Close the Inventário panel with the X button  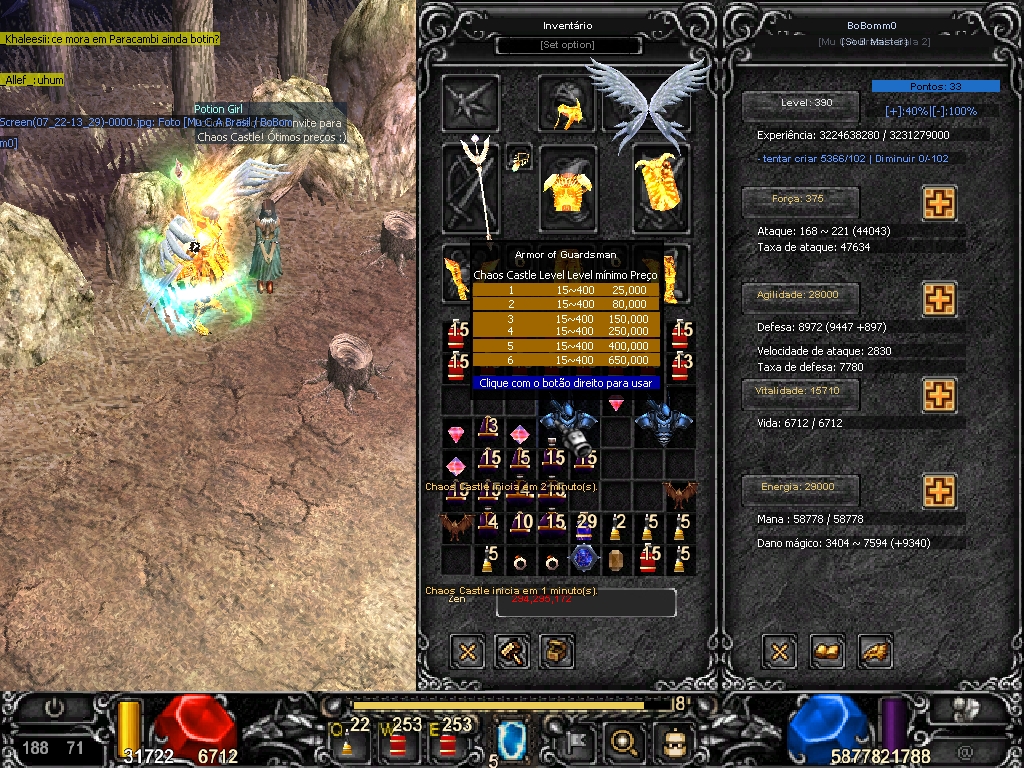467,652
